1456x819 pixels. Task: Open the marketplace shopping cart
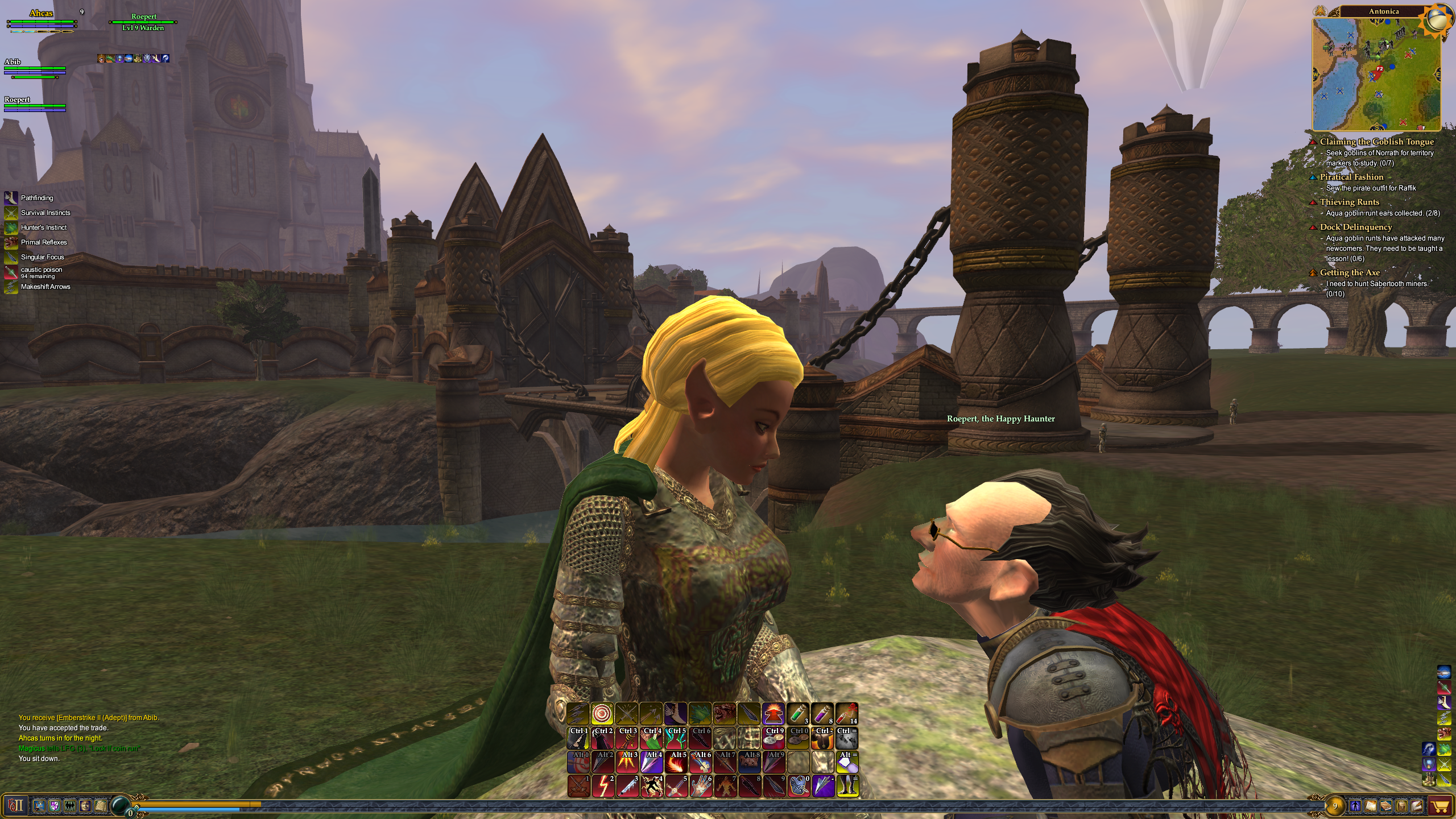pyautogui.click(x=1440, y=806)
